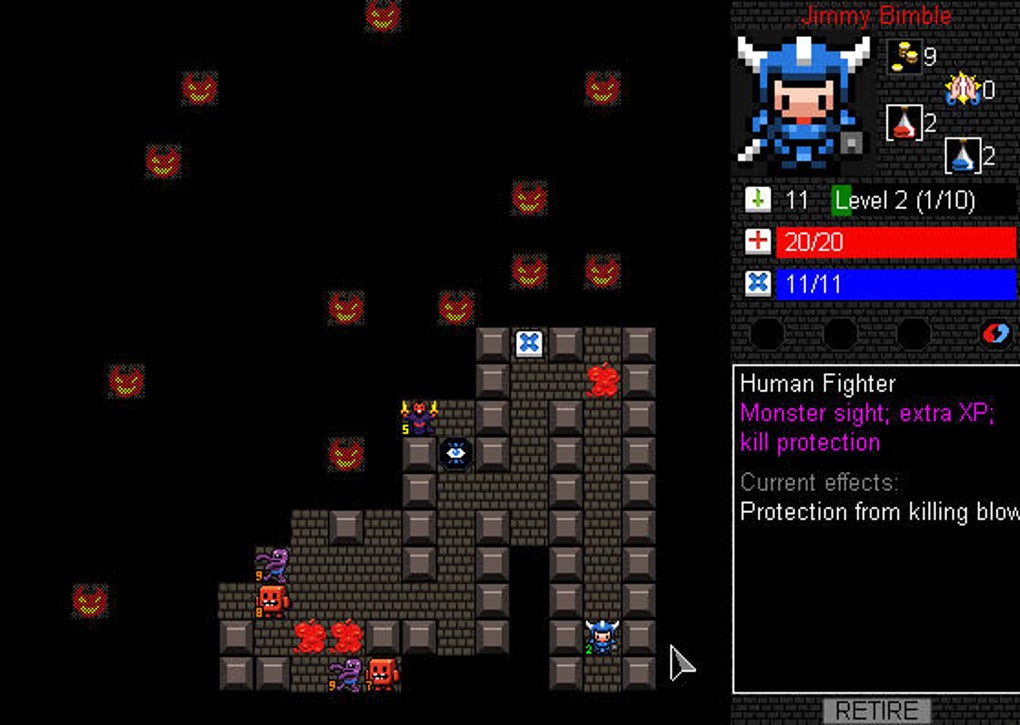Click Jimmy Bimble's hero portrait
1020x725 pixels.
point(803,101)
